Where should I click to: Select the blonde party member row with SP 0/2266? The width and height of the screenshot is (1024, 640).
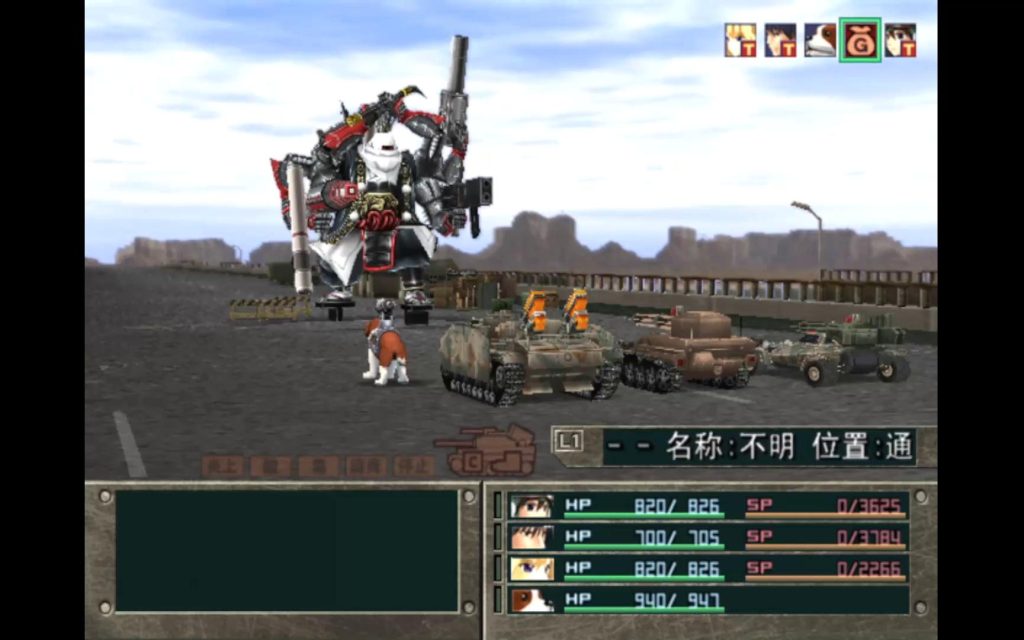coord(708,569)
